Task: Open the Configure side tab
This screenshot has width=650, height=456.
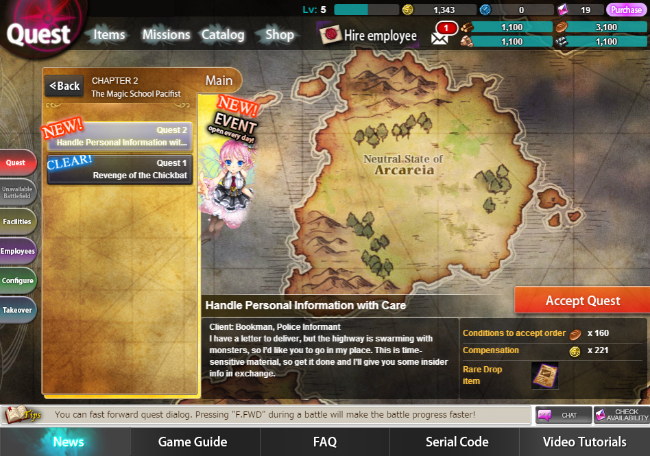Action: pos(17,281)
